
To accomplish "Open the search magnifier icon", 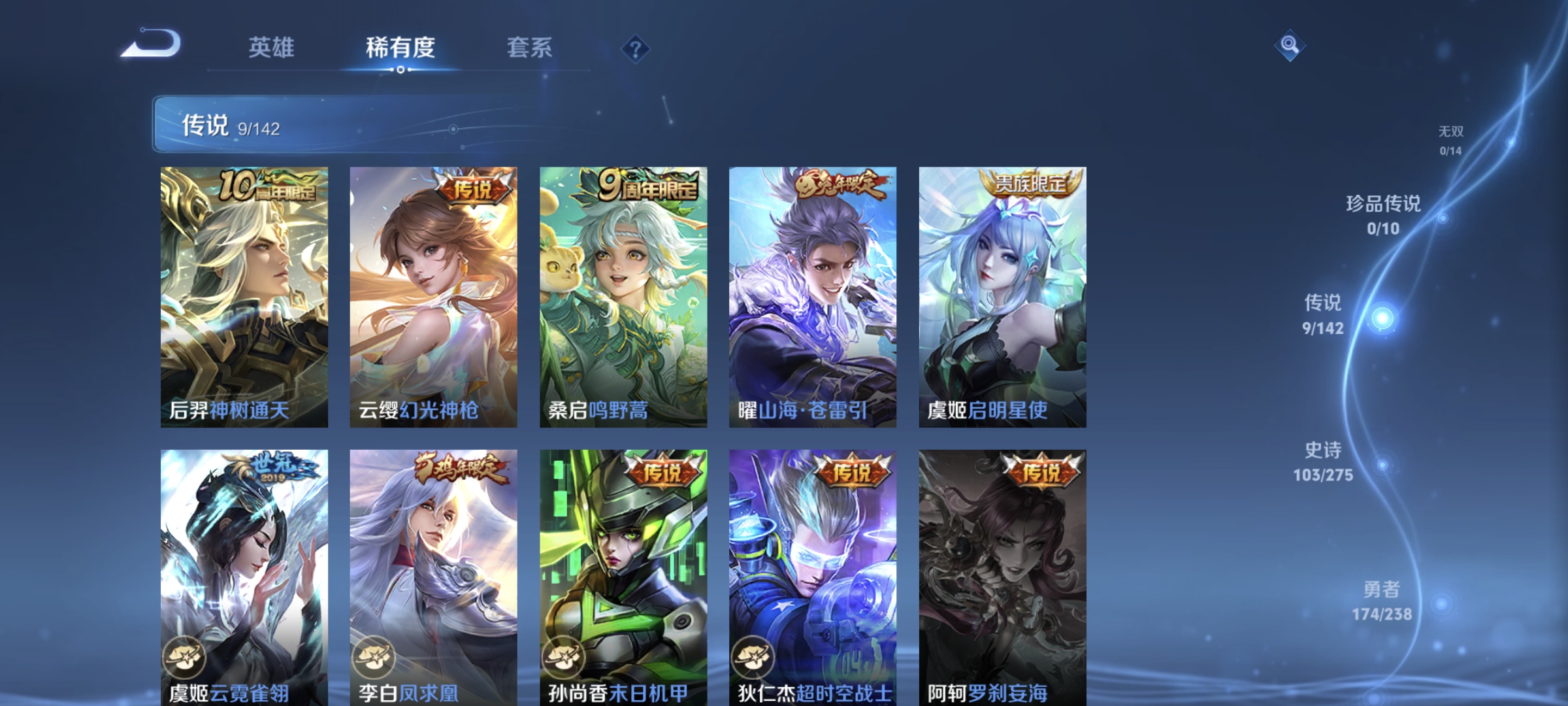I will [x=1290, y=44].
